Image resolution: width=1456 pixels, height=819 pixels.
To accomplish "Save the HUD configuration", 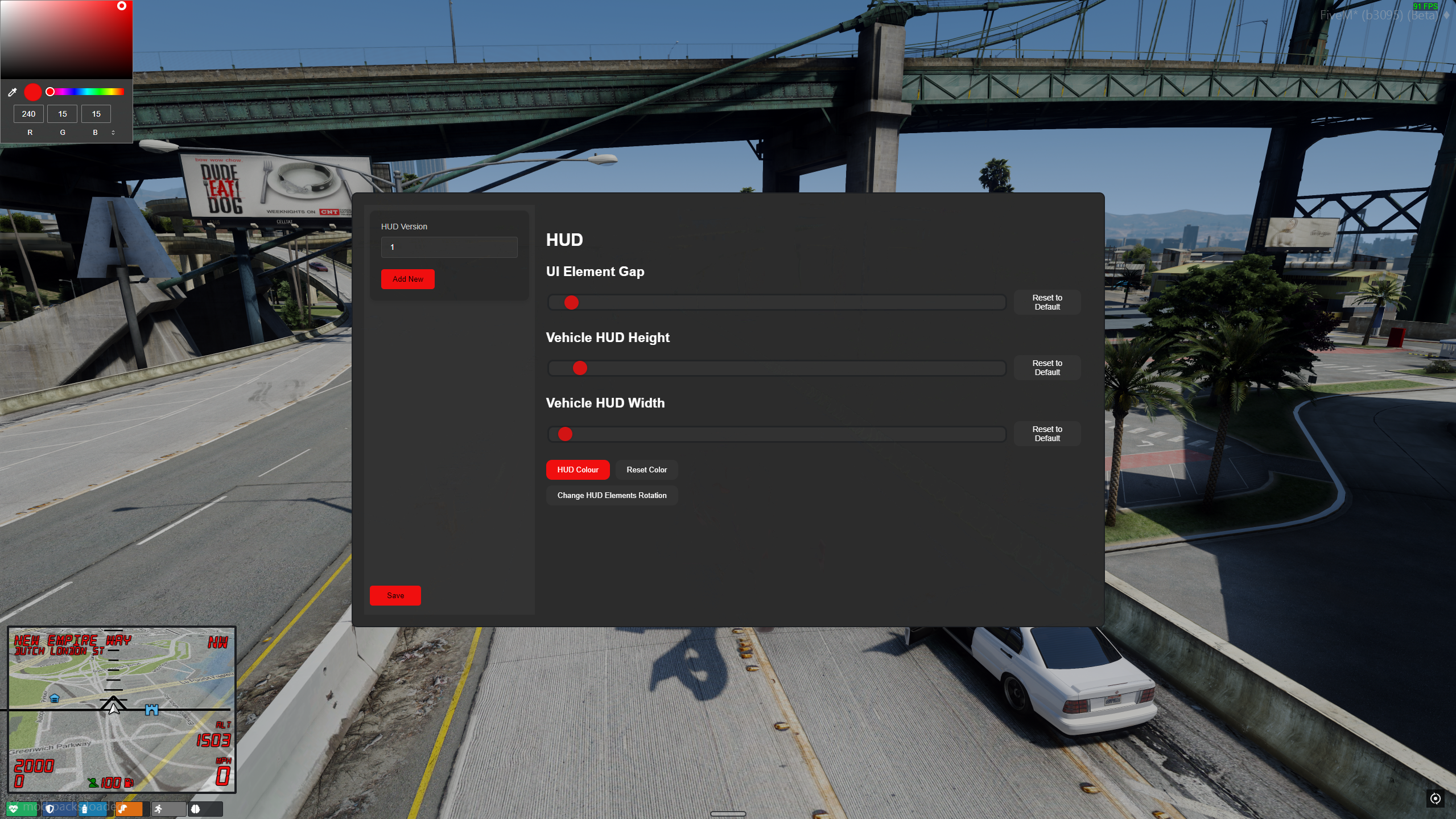I will point(395,595).
